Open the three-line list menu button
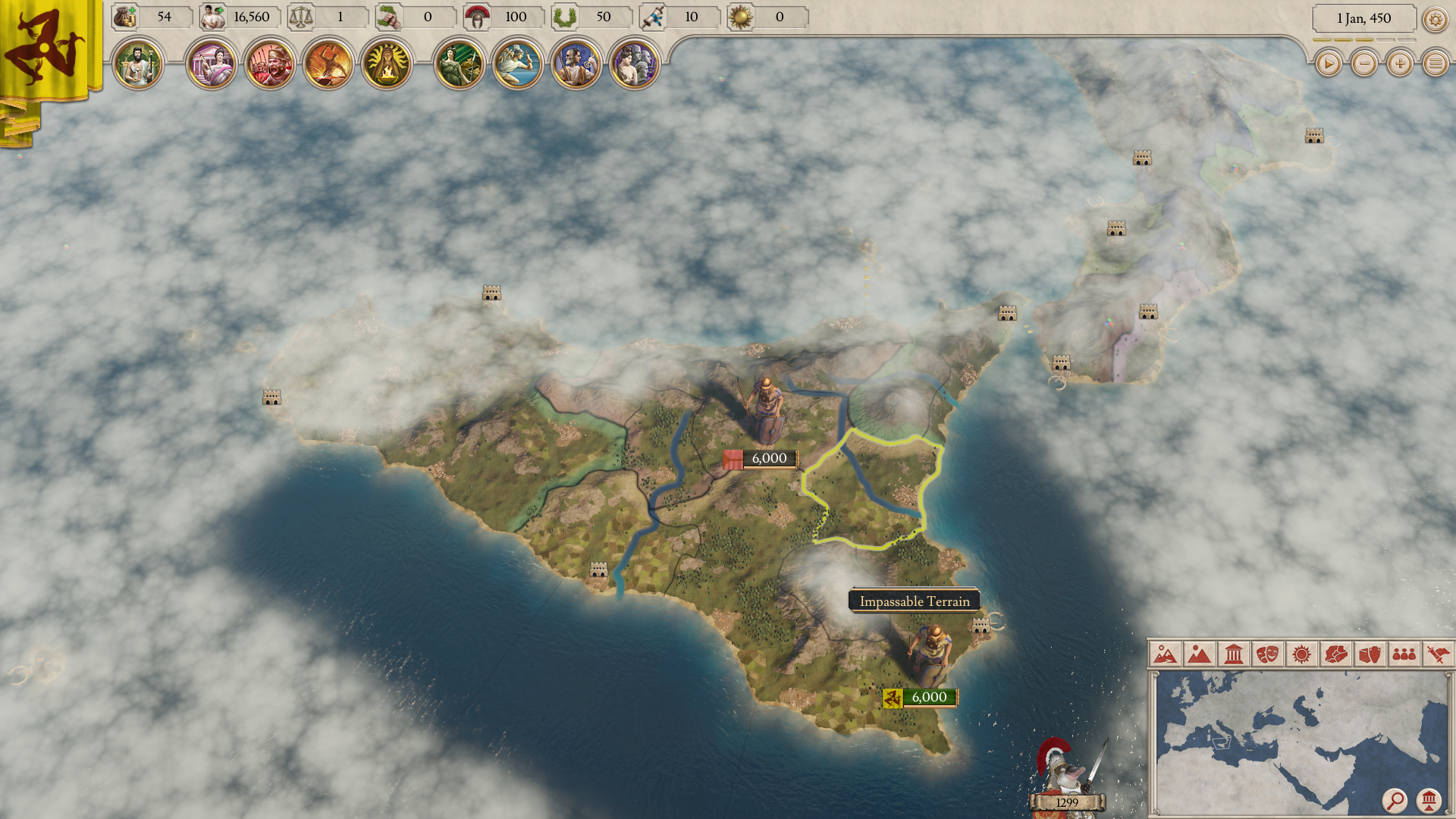This screenshot has width=1456, height=819. tap(1436, 64)
